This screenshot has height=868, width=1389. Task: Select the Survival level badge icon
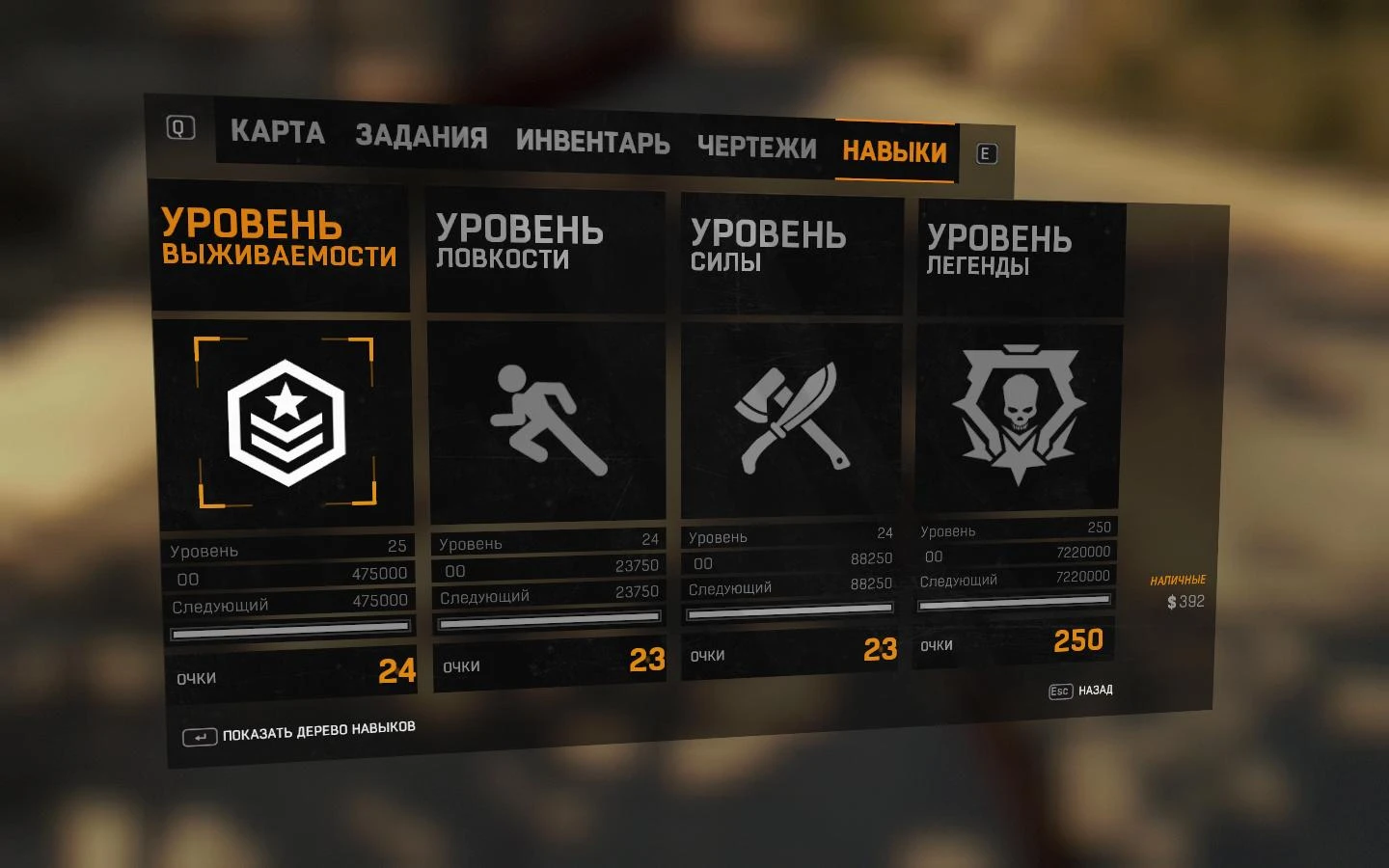click(286, 420)
